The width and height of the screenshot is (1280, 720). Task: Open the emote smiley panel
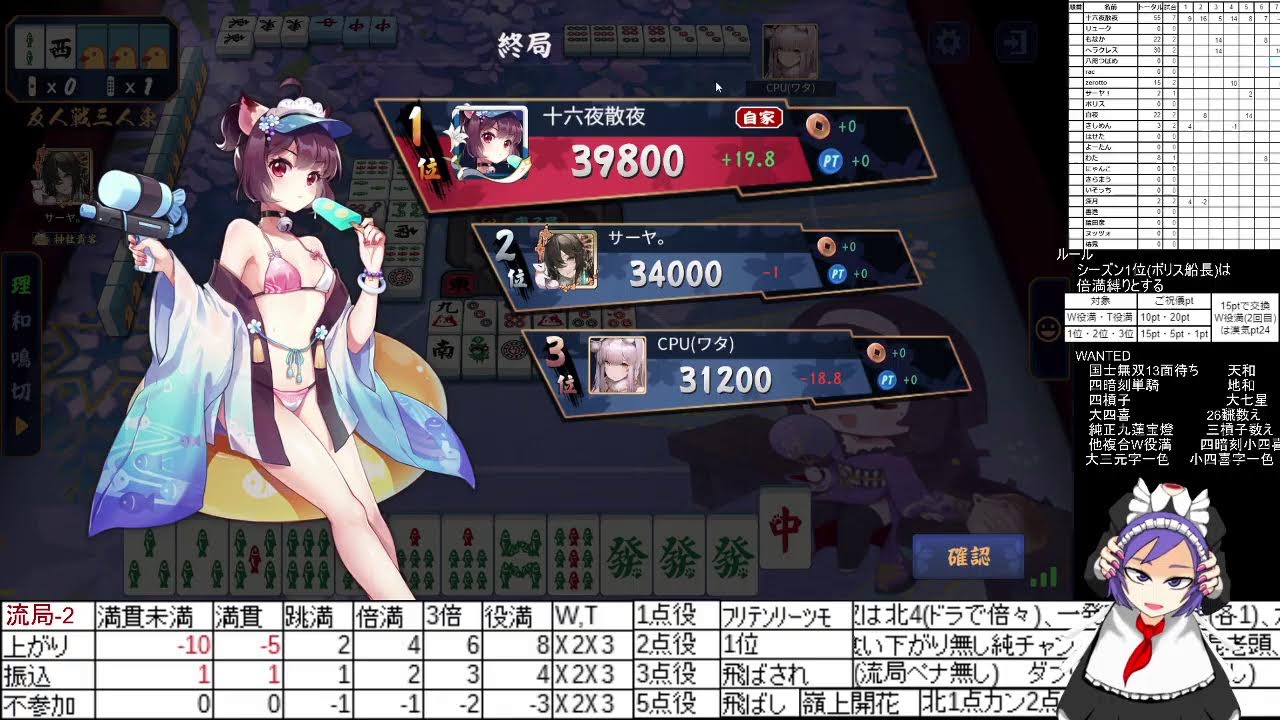tap(1048, 331)
